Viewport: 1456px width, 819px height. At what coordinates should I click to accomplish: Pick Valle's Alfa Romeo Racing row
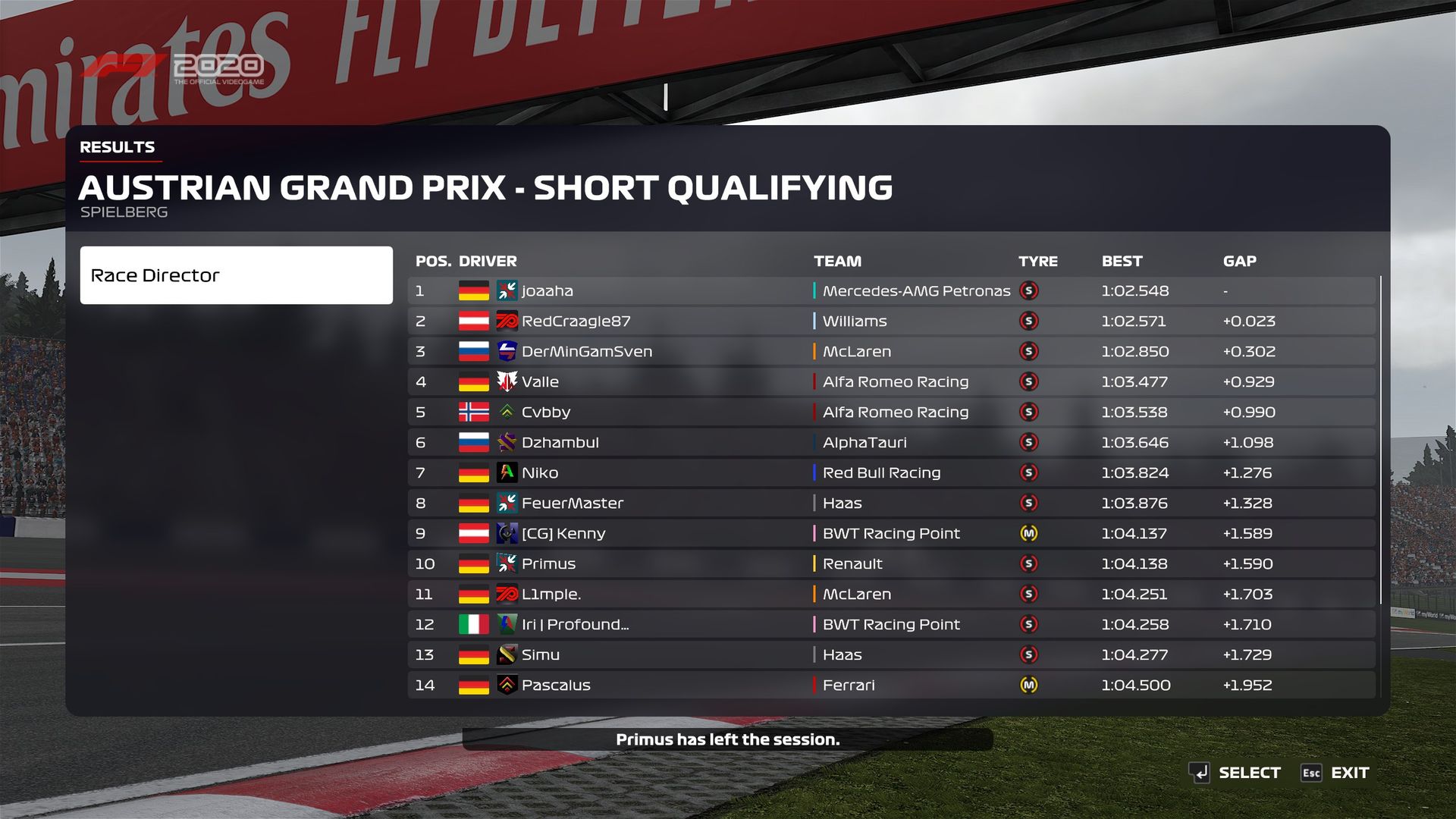click(x=891, y=382)
